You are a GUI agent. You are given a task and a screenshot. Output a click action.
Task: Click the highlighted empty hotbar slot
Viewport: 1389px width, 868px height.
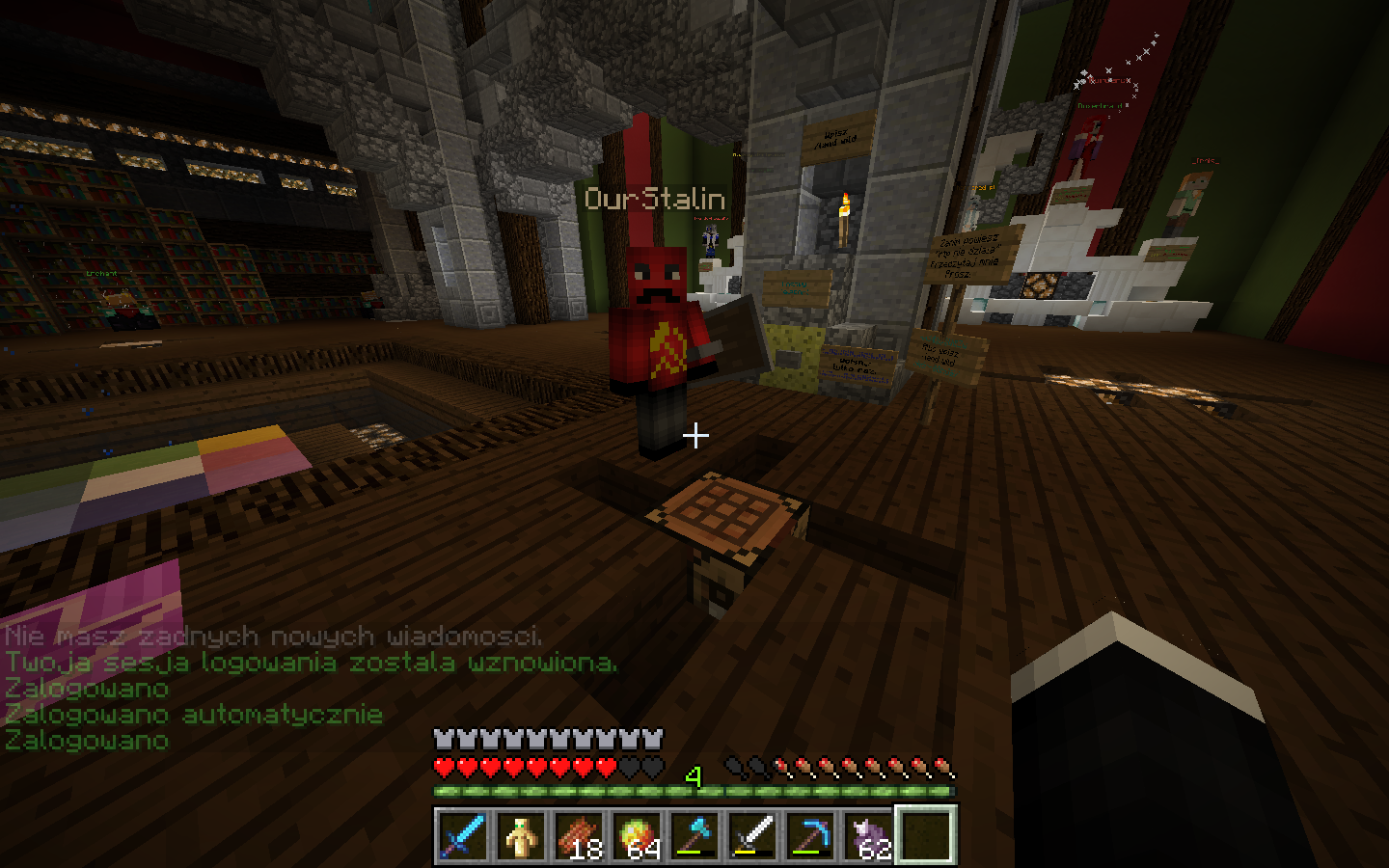click(926, 835)
